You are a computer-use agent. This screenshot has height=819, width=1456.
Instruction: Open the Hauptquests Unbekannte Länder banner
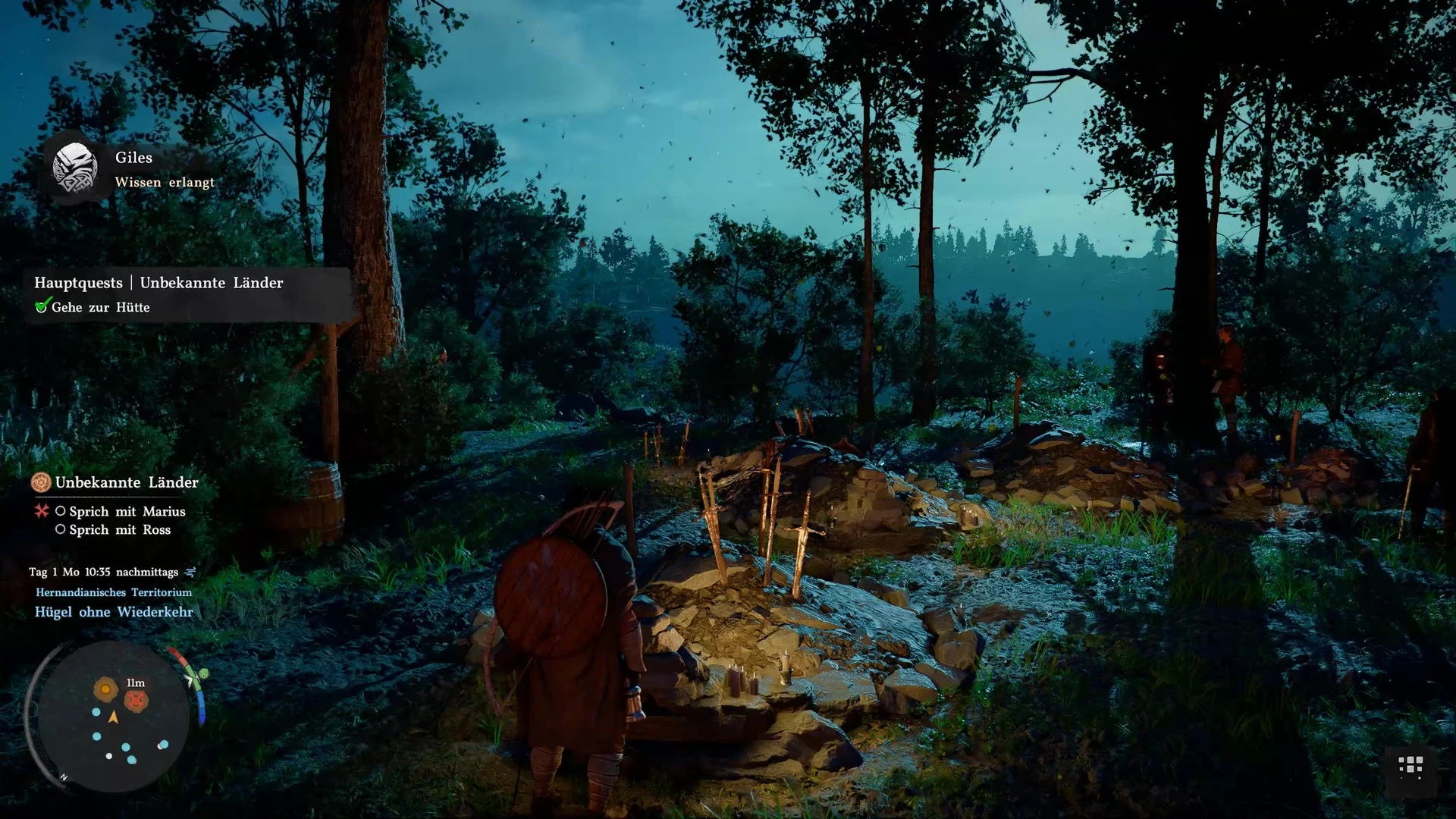pyautogui.click(x=158, y=283)
